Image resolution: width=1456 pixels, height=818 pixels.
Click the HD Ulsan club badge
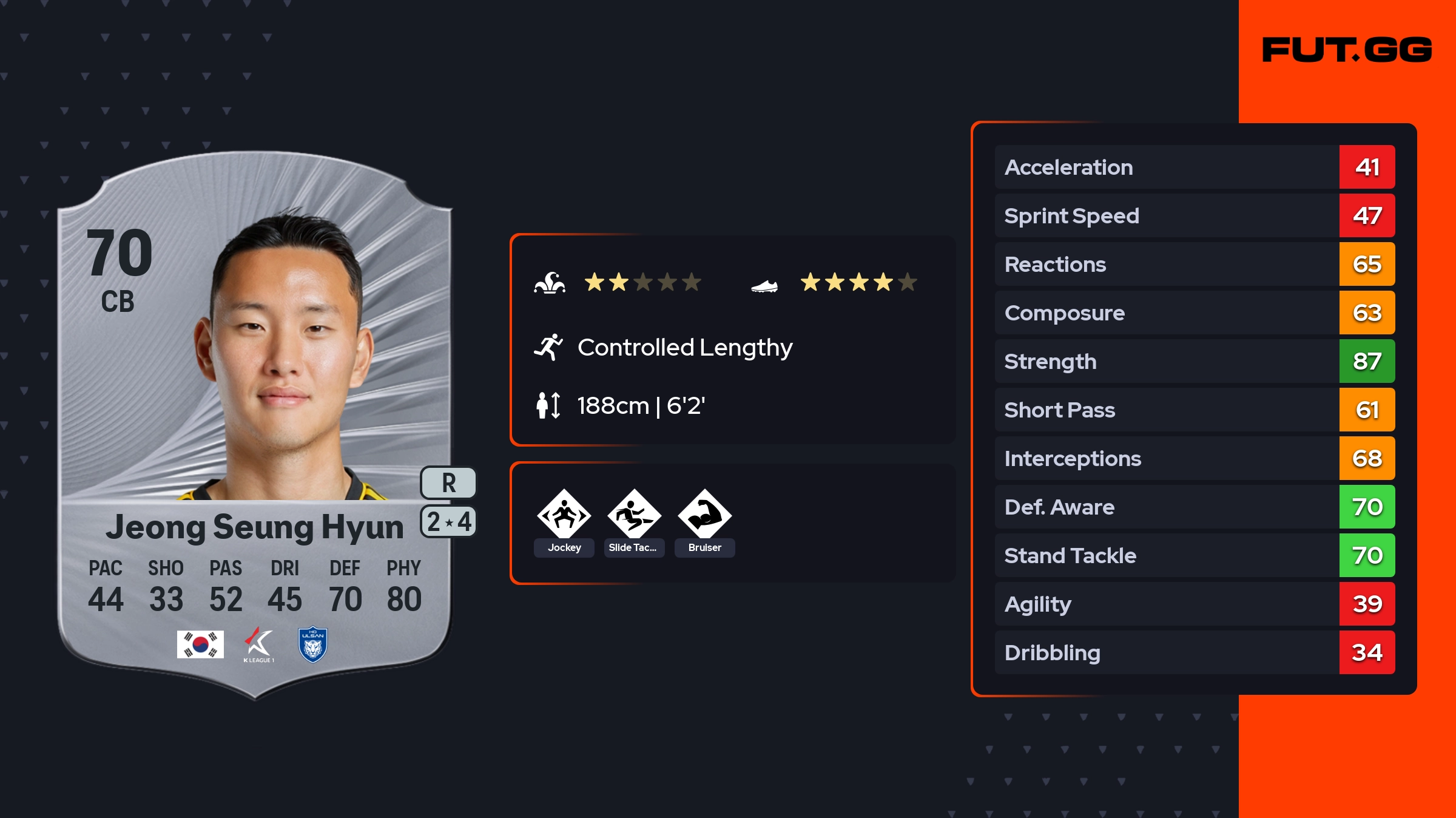(x=313, y=644)
